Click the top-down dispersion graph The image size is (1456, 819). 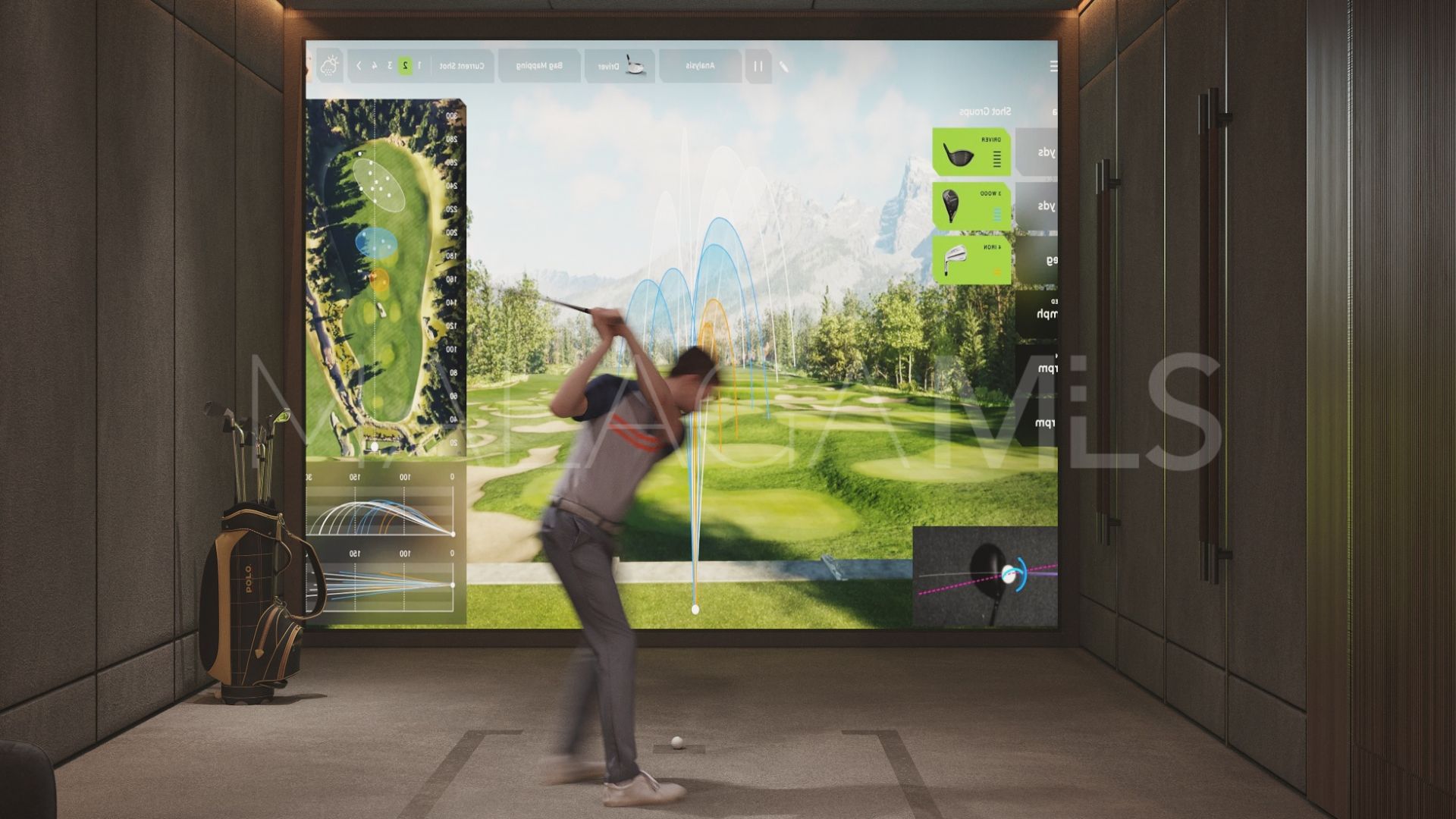pos(384,582)
